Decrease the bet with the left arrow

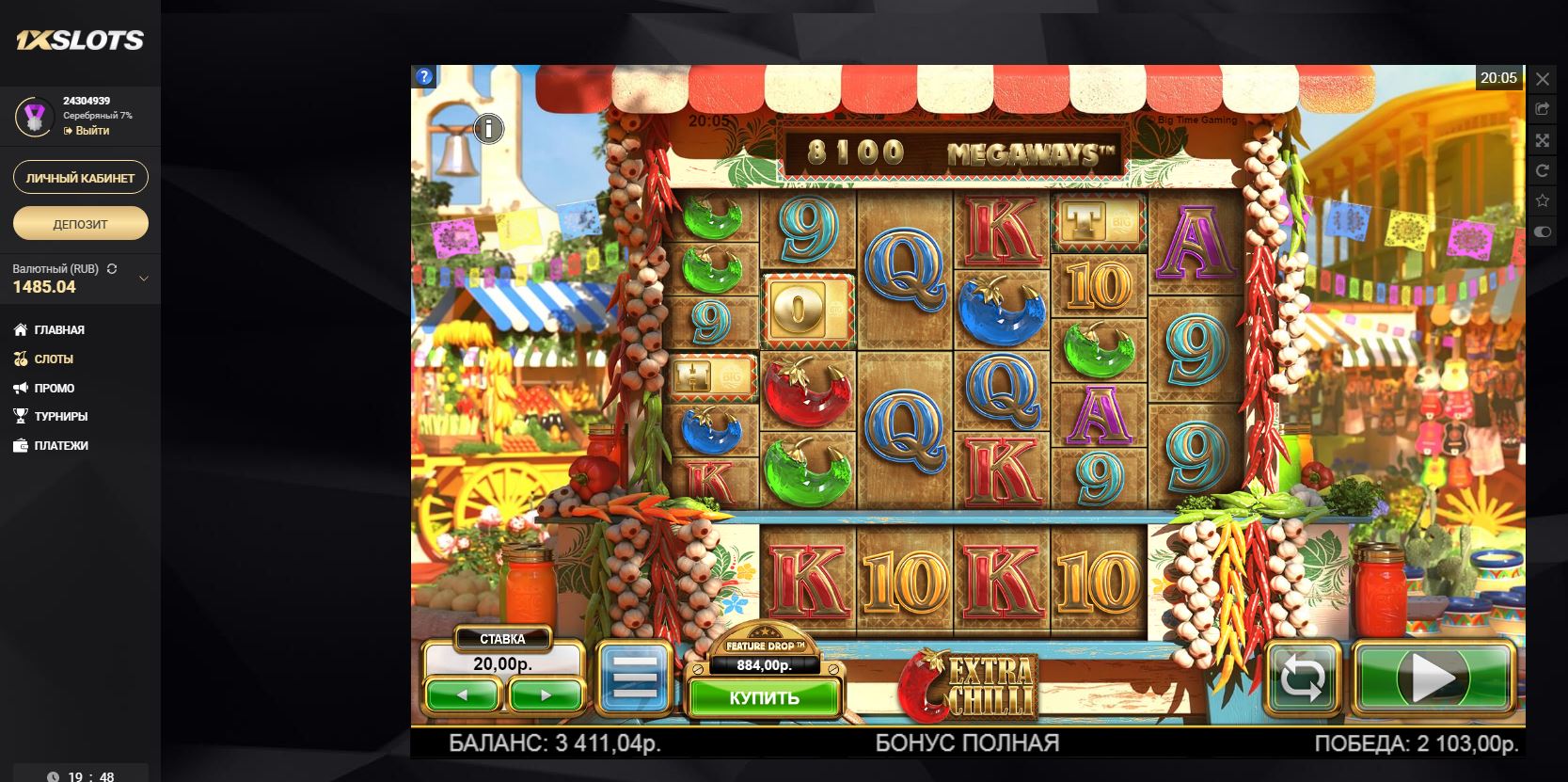tap(462, 696)
